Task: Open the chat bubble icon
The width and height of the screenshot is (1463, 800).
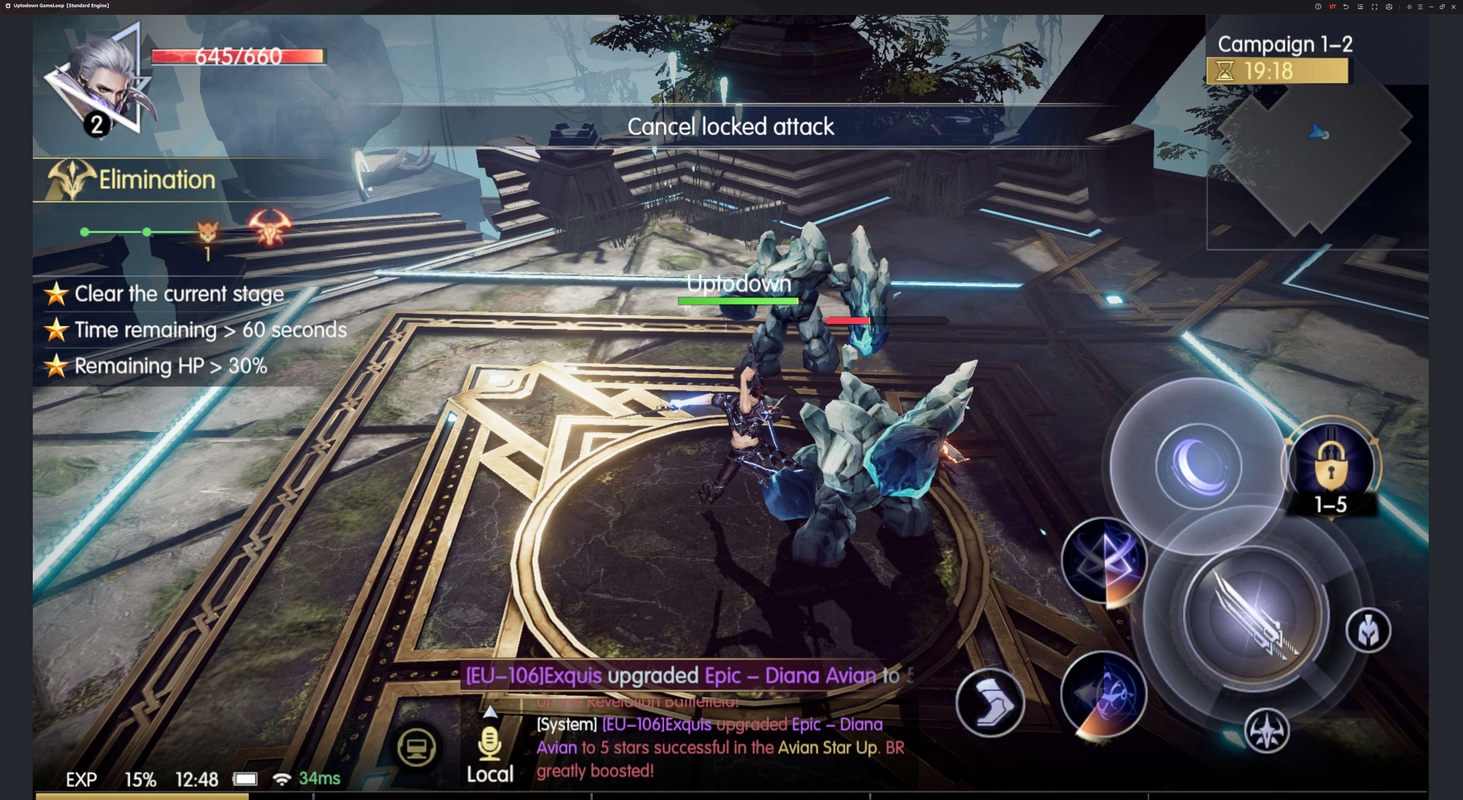Action: 416,748
